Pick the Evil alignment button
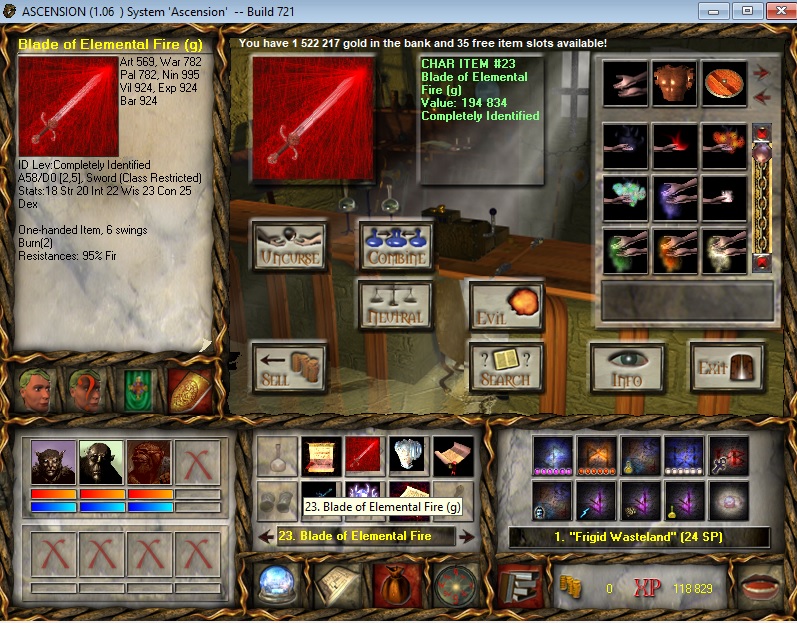Viewport: 797px width, 623px height. 505,305
